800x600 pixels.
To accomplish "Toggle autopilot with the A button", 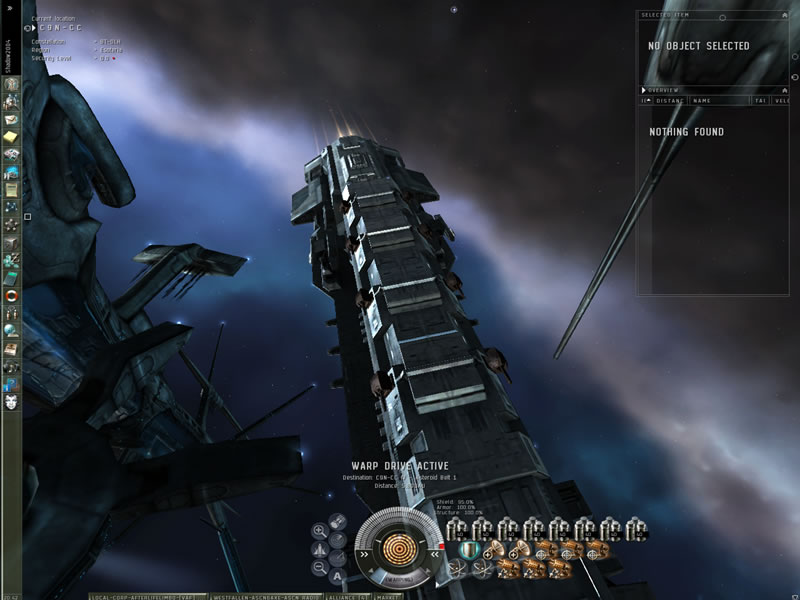I will pyautogui.click(x=338, y=575).
